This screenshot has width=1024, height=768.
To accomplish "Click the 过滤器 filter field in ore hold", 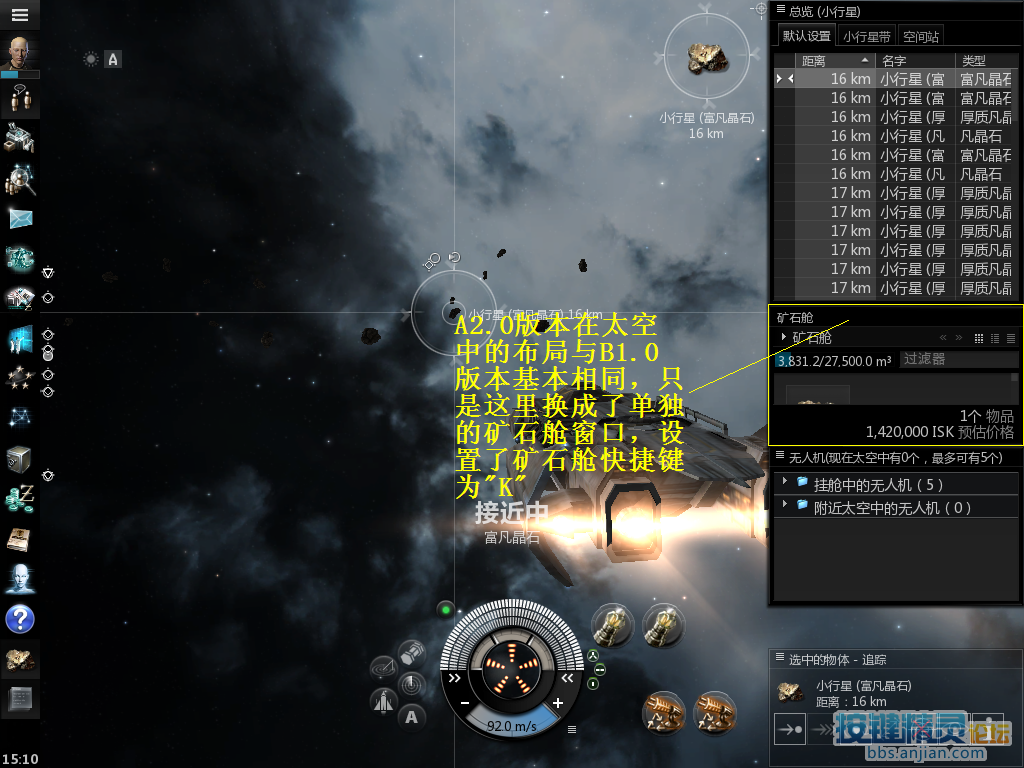I will [957, 359].
